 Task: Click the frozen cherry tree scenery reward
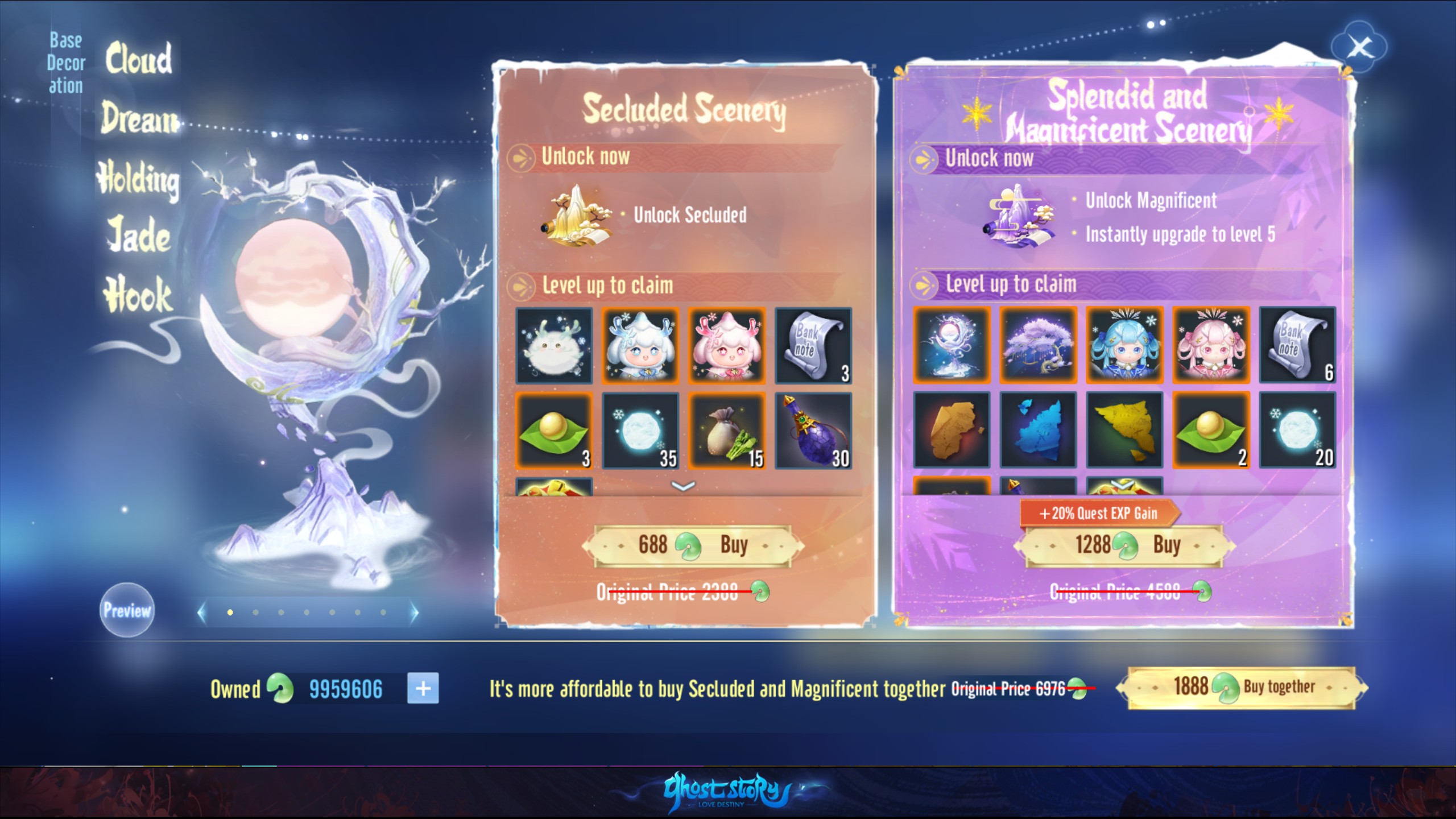(1038, 345)
